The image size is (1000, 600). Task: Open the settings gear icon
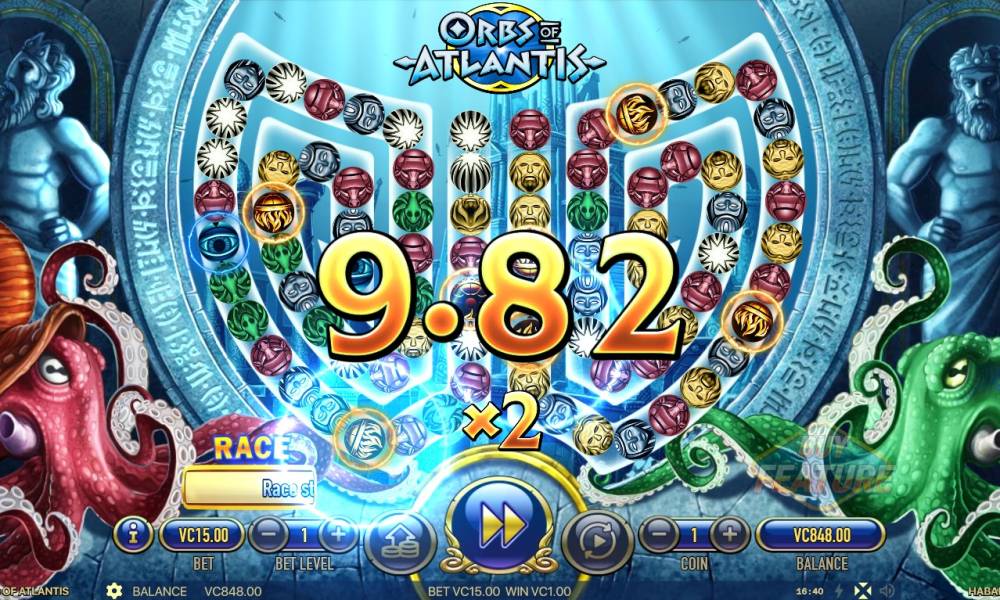[113, 591]
